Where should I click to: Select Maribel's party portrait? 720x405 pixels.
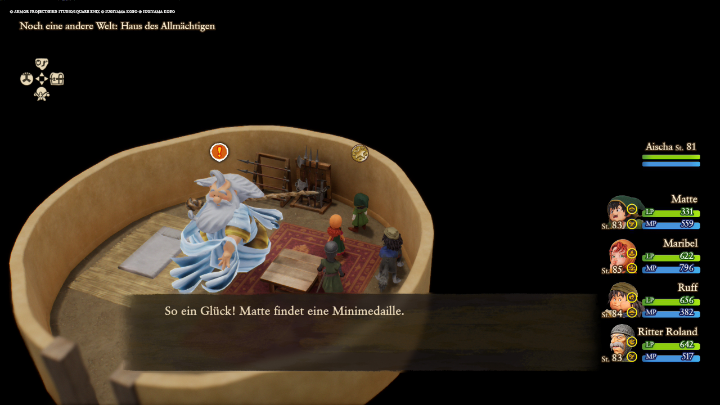(622, 255)
